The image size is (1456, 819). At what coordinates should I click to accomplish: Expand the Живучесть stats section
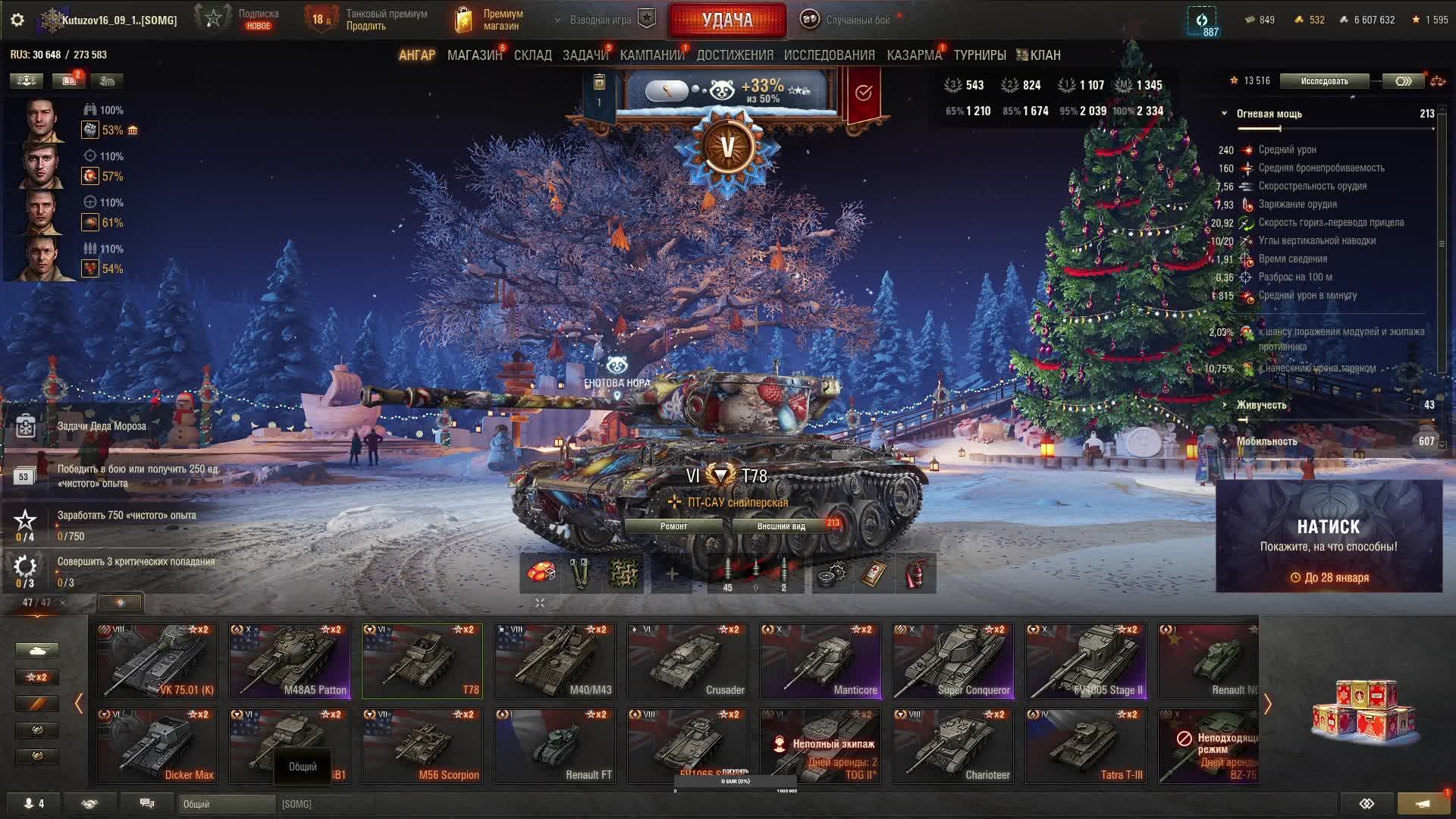point(1261,405)
